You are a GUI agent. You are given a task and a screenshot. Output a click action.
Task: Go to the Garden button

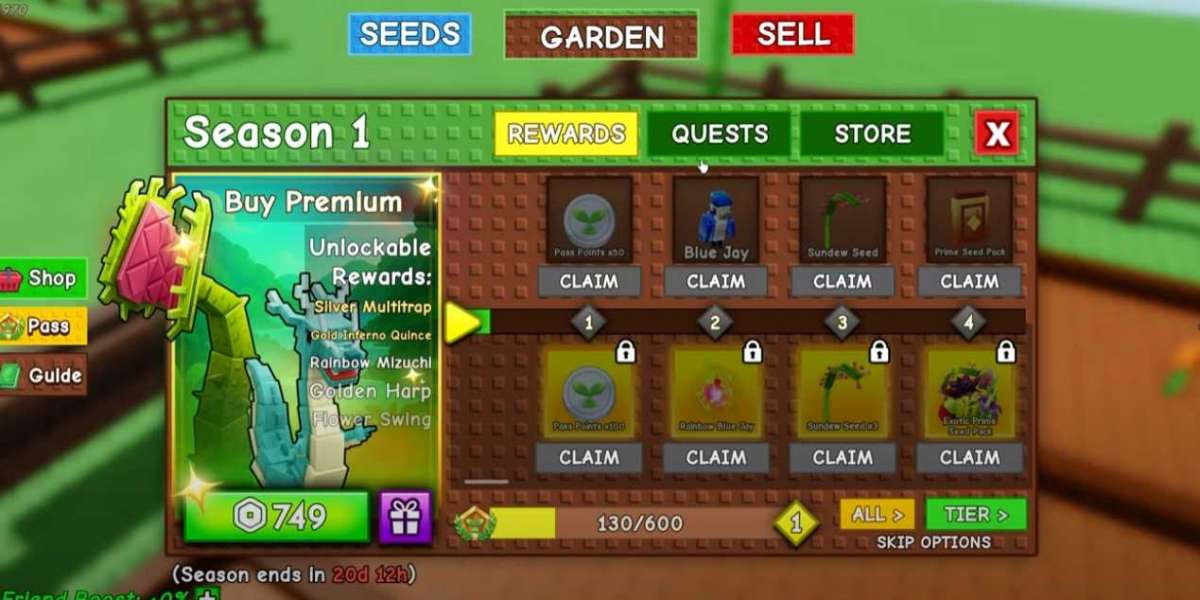coord(601,37)
